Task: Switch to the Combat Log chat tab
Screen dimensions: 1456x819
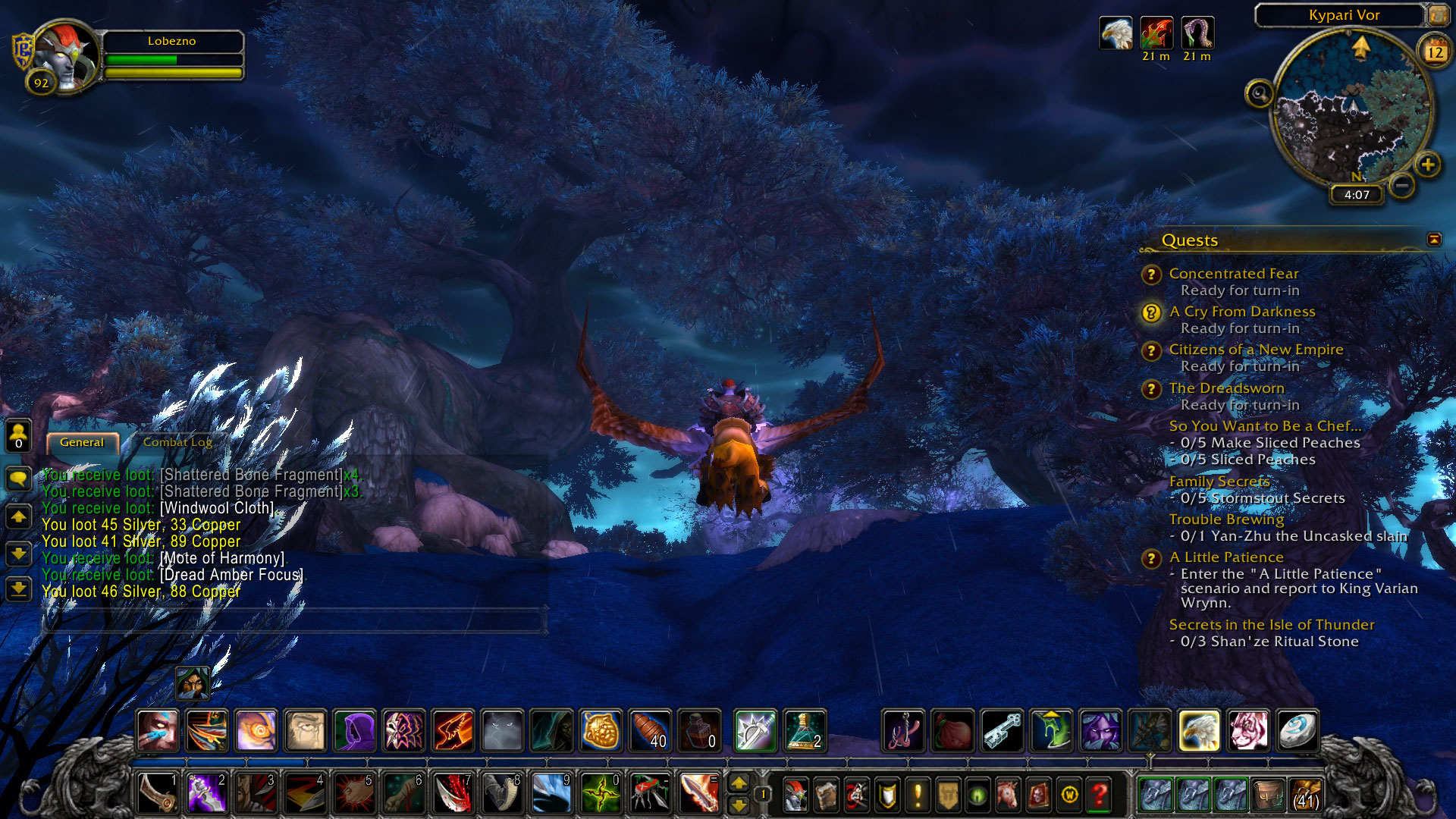Action: pyautogui.click(x=177, y=442)
